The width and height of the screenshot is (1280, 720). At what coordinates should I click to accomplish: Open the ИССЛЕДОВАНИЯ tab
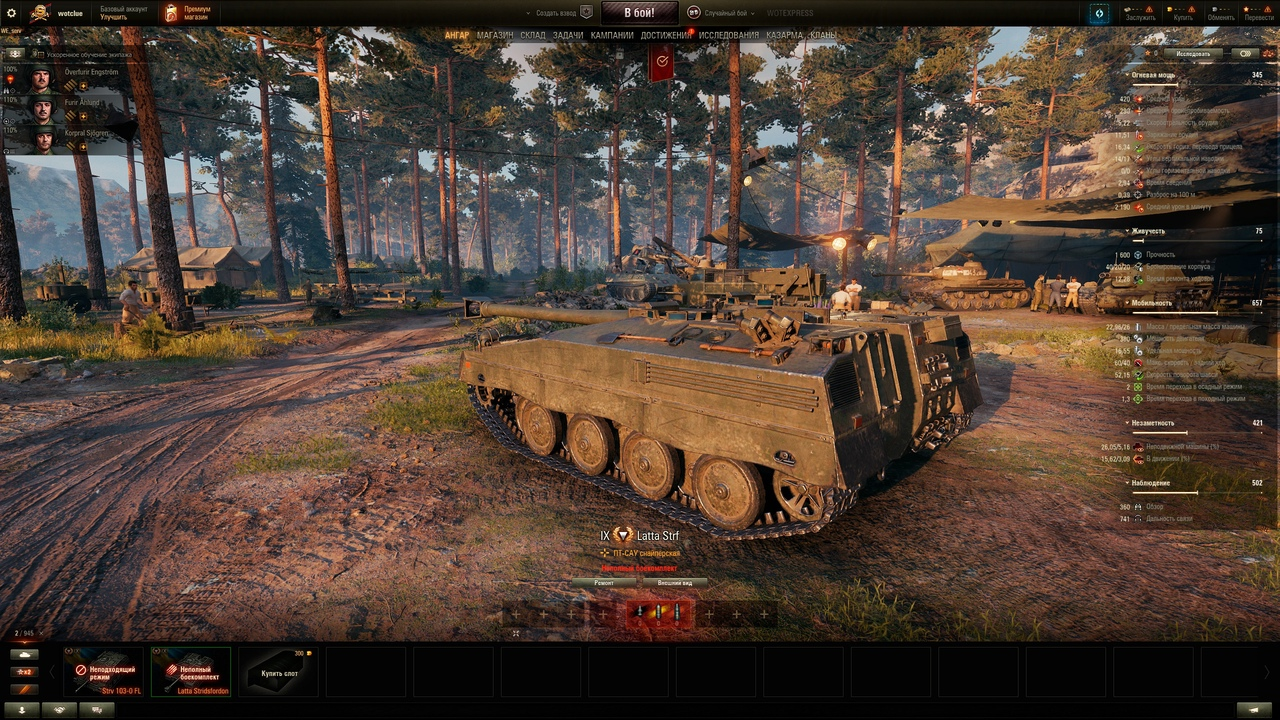pos(728,35)
